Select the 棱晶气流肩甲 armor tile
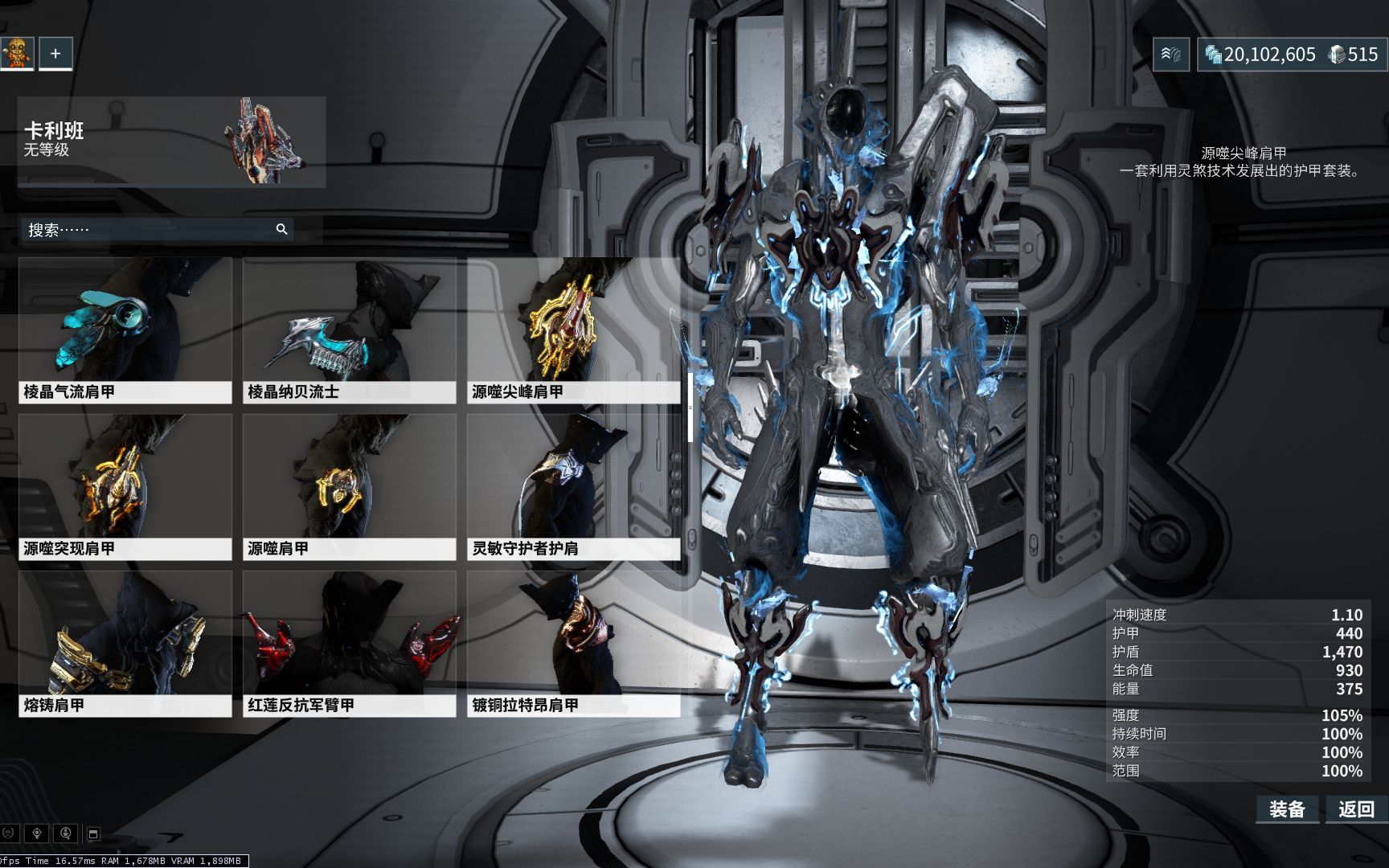The image size is (1389, 868). 125,330
